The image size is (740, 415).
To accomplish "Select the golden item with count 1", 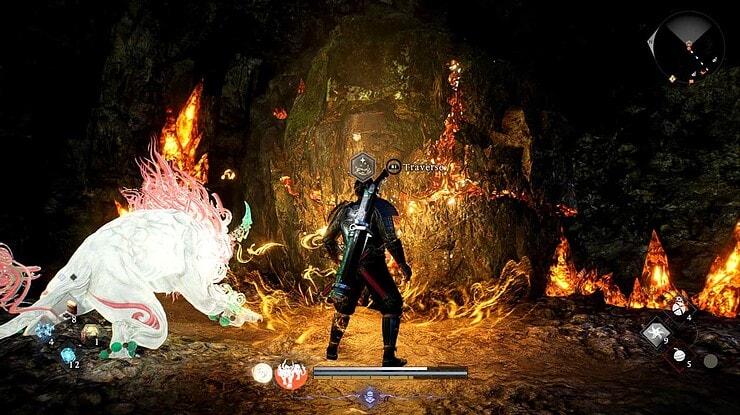I will 91,332.
